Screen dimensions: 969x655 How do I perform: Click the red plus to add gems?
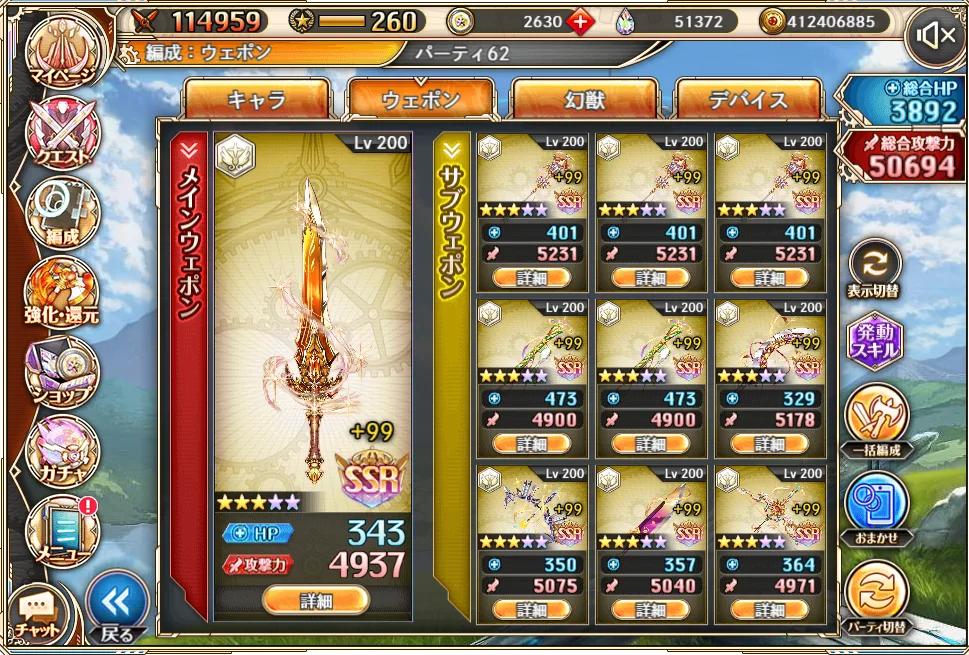coord(581,21)
